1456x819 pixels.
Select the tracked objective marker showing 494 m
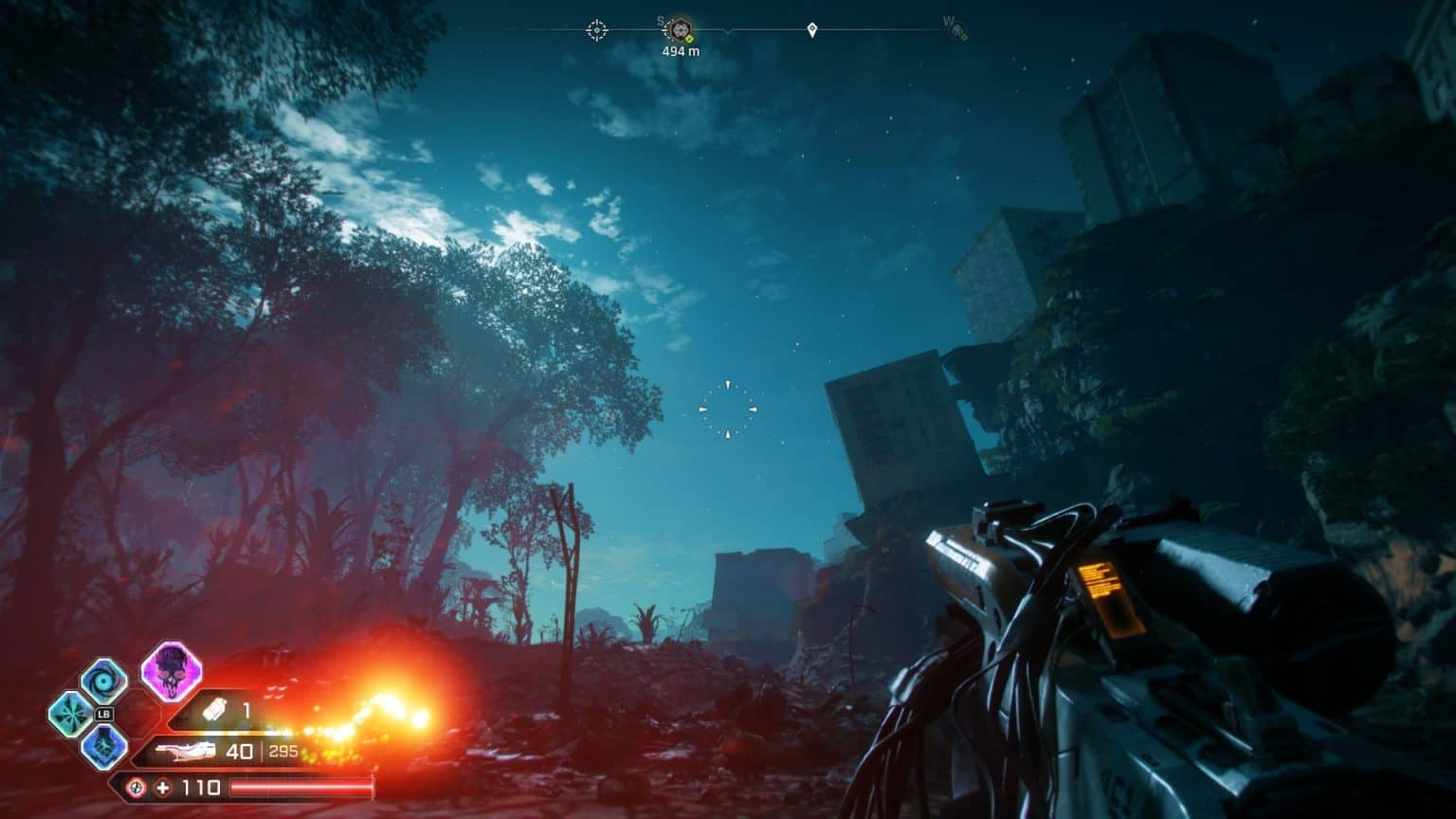click(680, 30)
